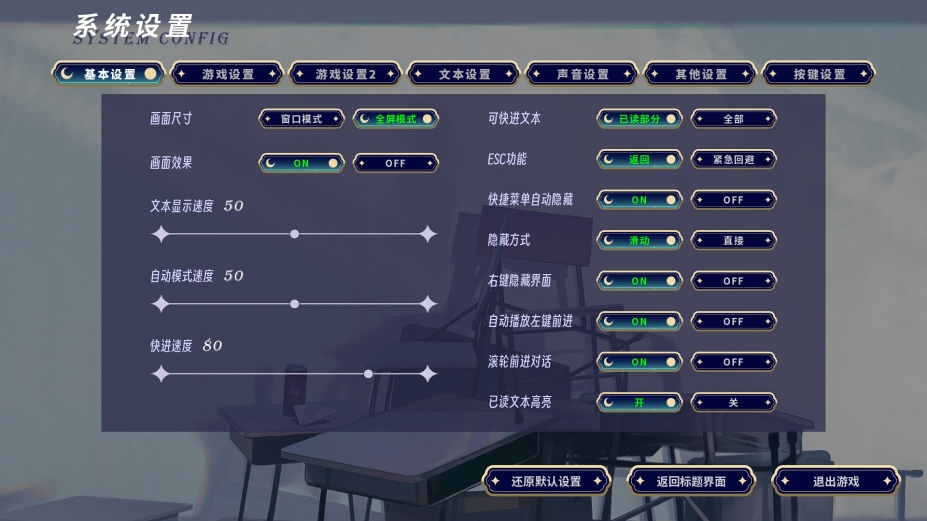Open the 其他设置 tab
The height and width of the screenshot is (521, 927).
(700, 74)
